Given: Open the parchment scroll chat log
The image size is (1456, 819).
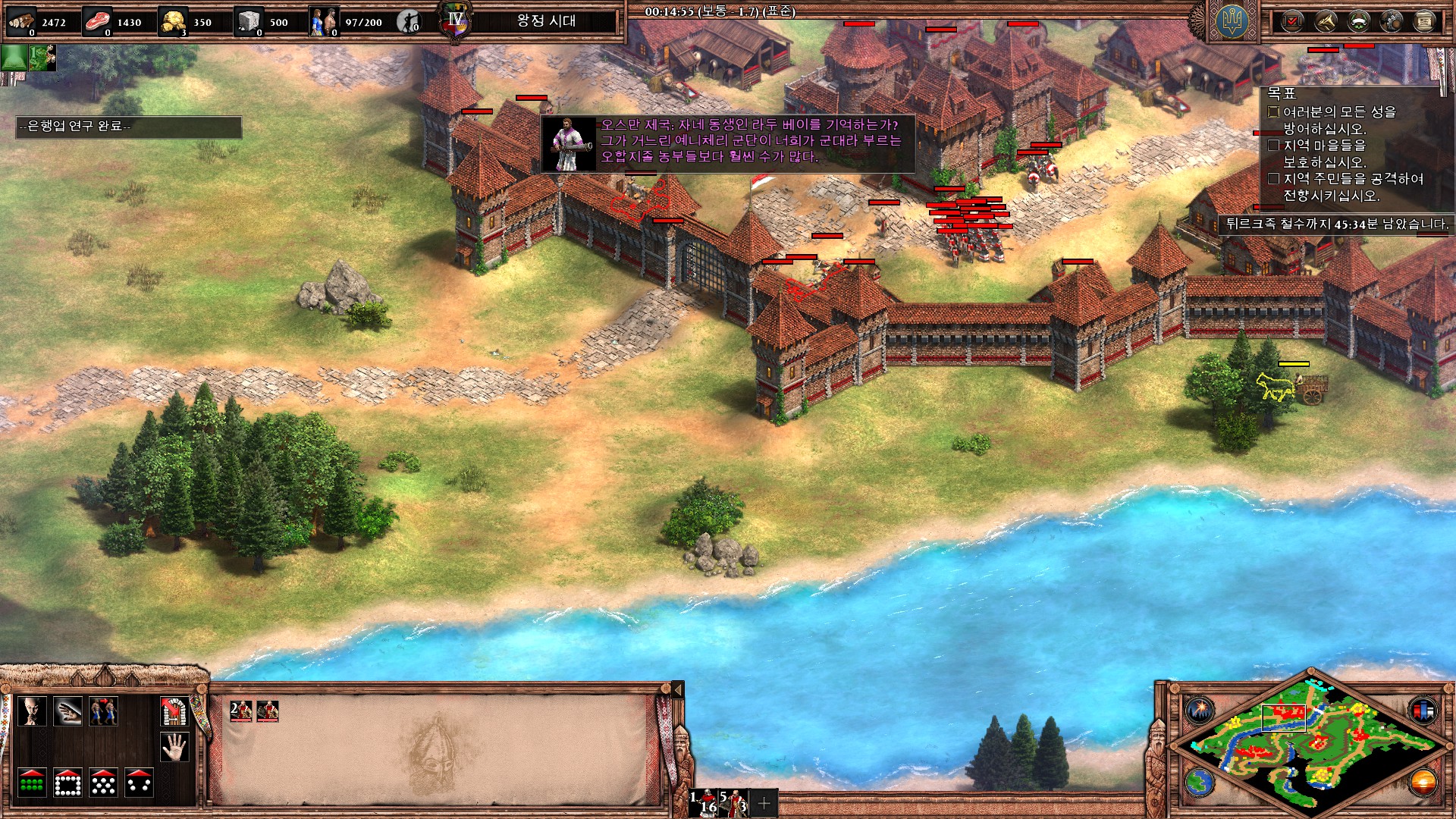Looking at the screenshot, I should [x=1424, y=21].
